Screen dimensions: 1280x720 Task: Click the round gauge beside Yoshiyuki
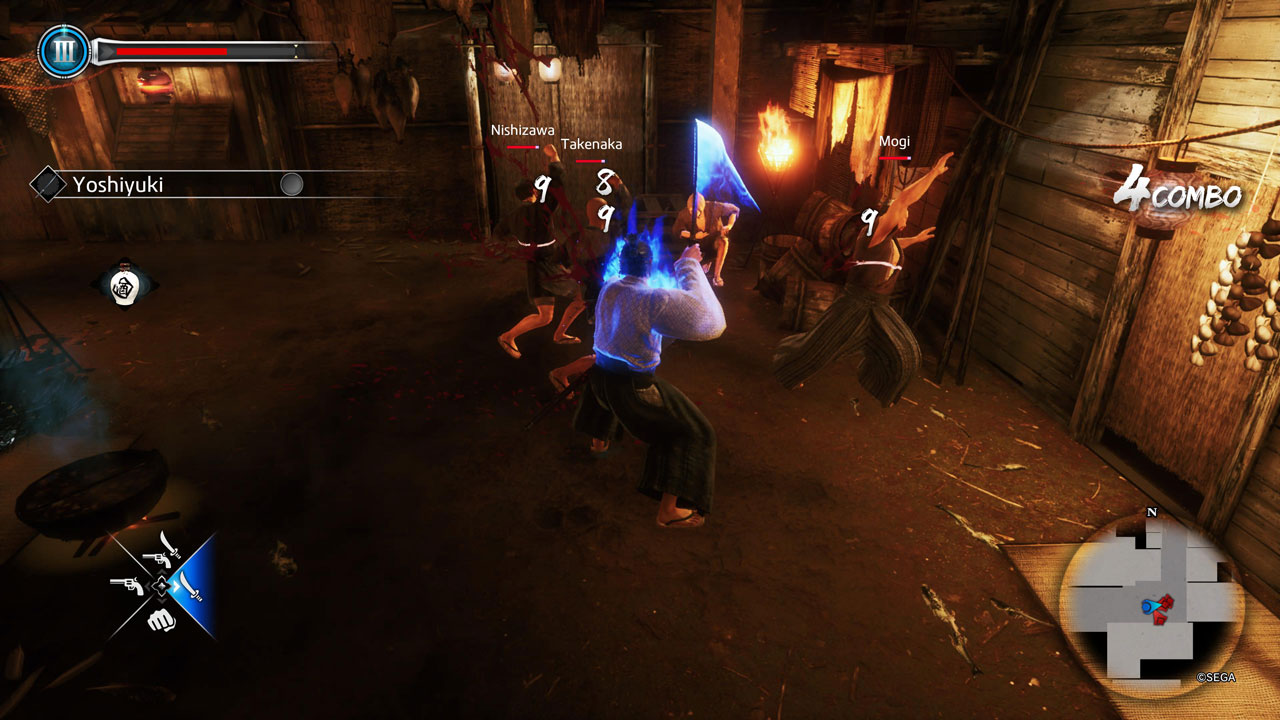[x=291, y=185]
